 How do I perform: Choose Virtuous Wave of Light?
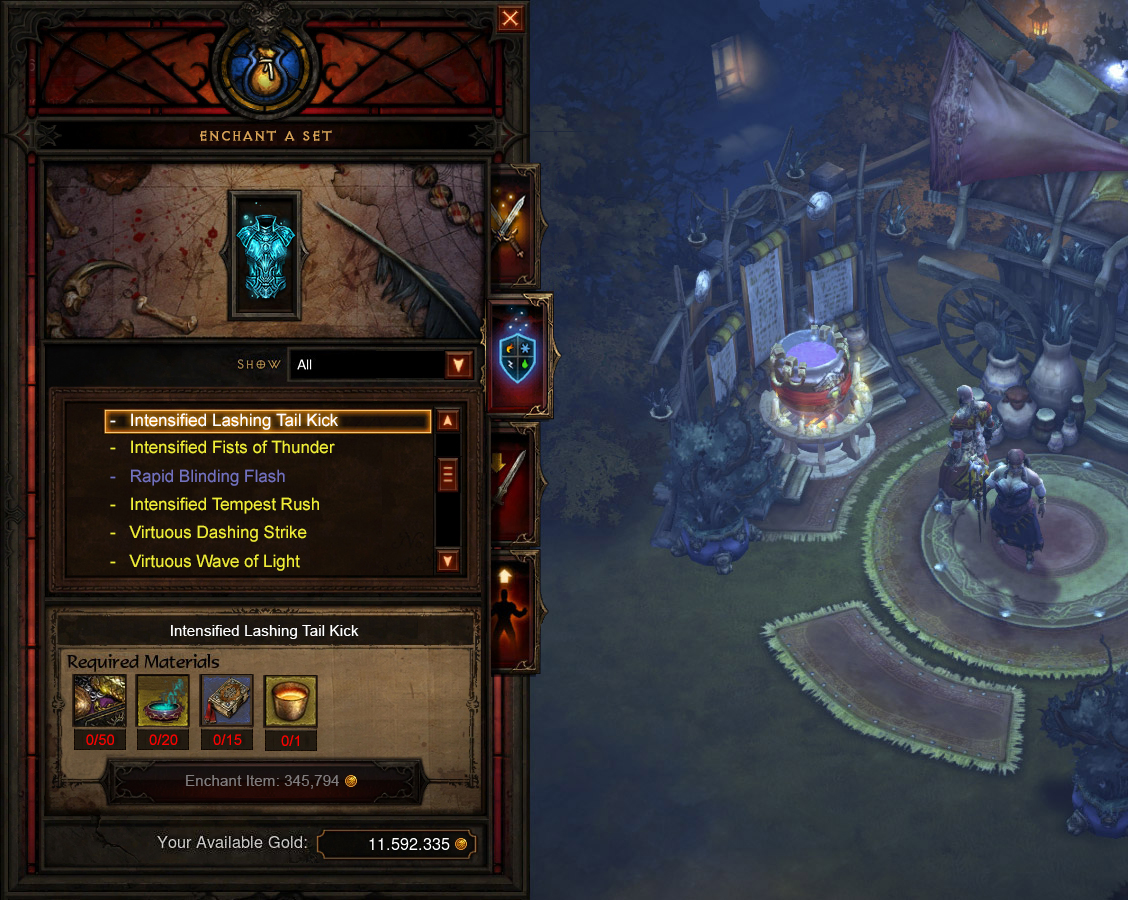click(x=215, y=562)
